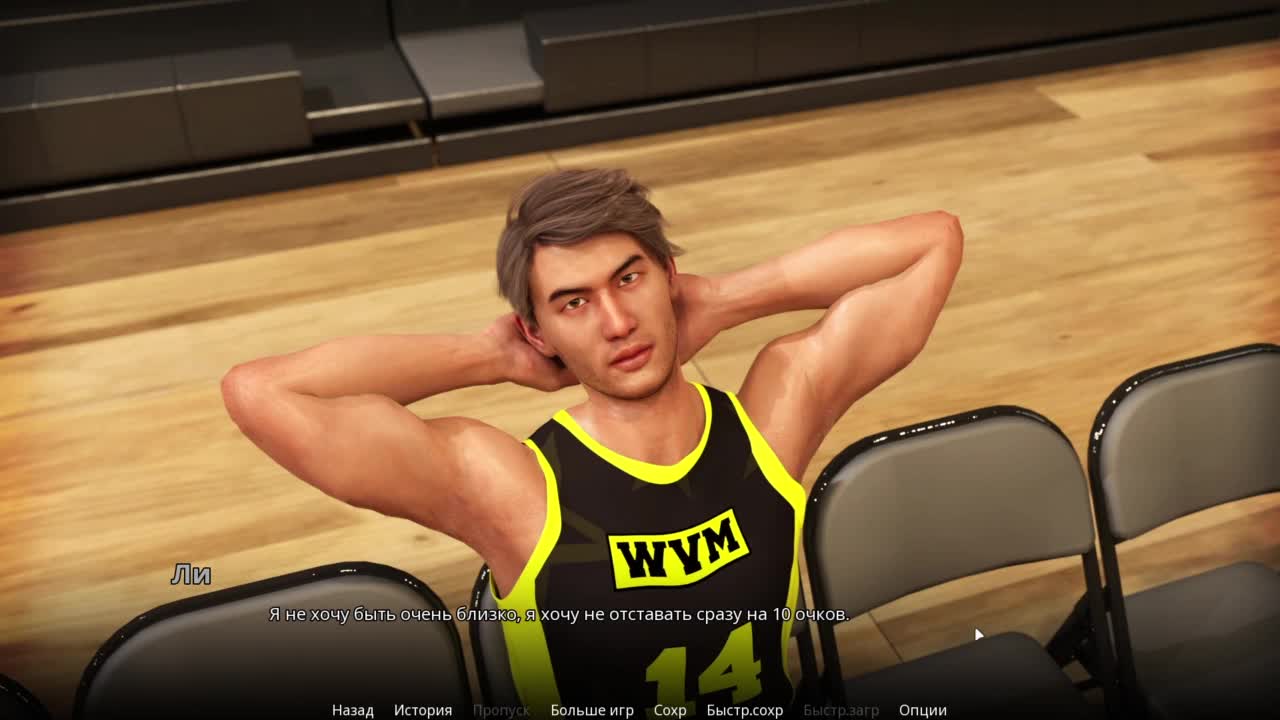The image size is (1280, 720).
Task: Open the Больше игр link
Action: point(592,710)
